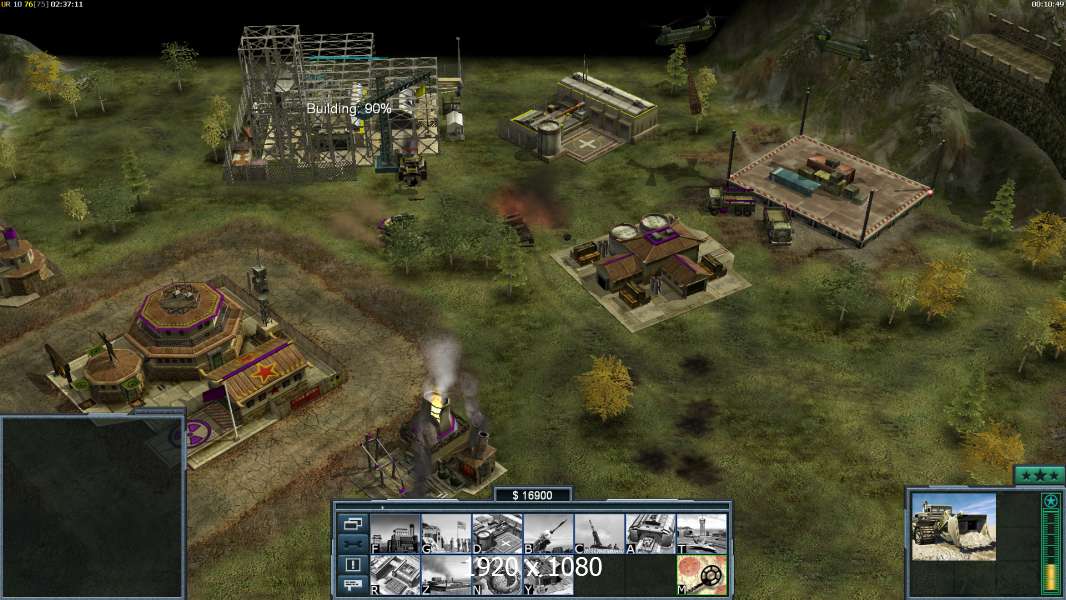Viewport: 1066px width, 600px height.
Task: Choose the strategy center build icon
Action: coord(395,574)
